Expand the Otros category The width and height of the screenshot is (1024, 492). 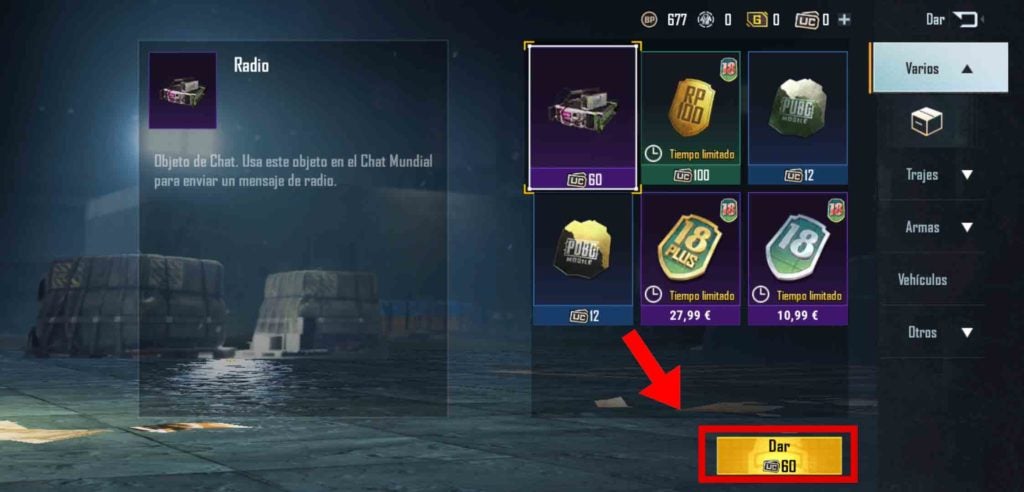pos(938,332)
